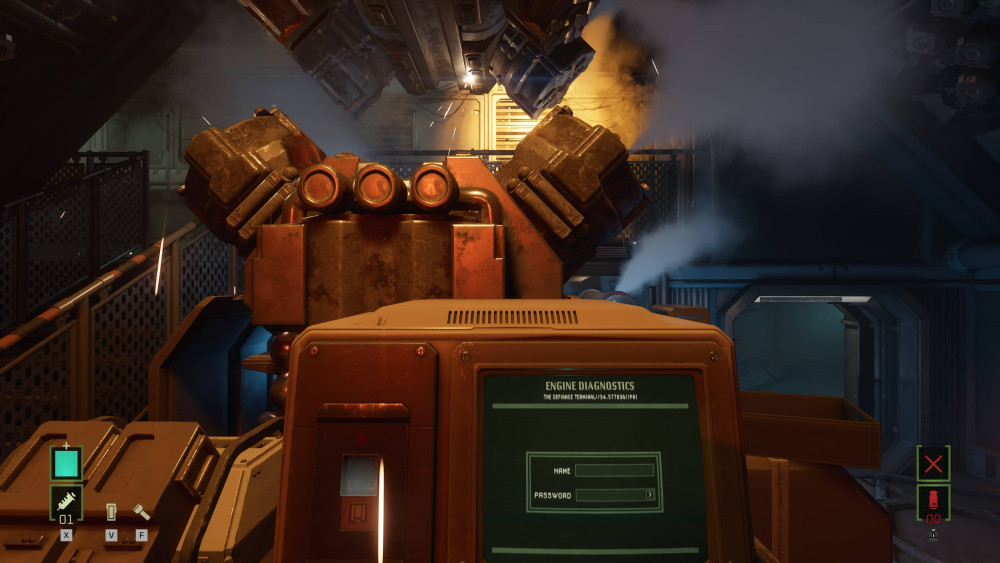The image size is (1000, 563).
Task: Submit login with the password arrow button
Action: click(x=650, y=495)
